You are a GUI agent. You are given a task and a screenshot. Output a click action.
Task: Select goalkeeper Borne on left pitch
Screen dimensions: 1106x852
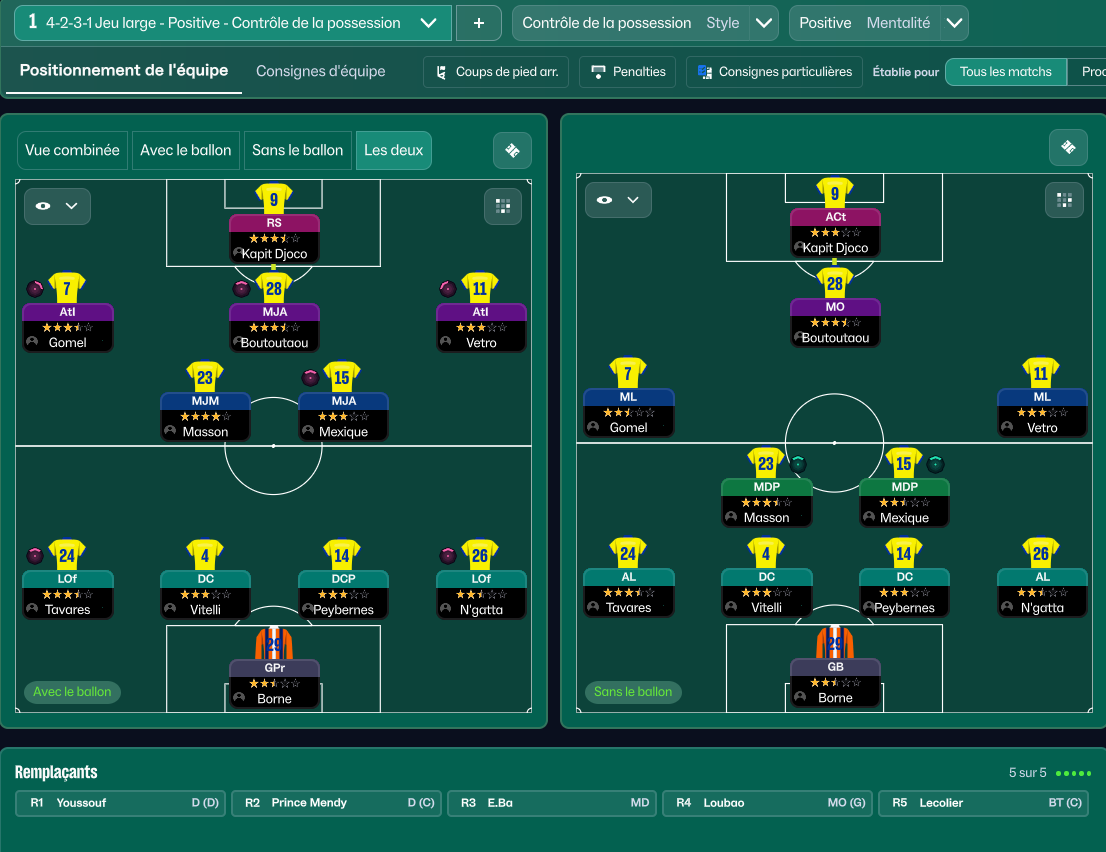[274, 682]
